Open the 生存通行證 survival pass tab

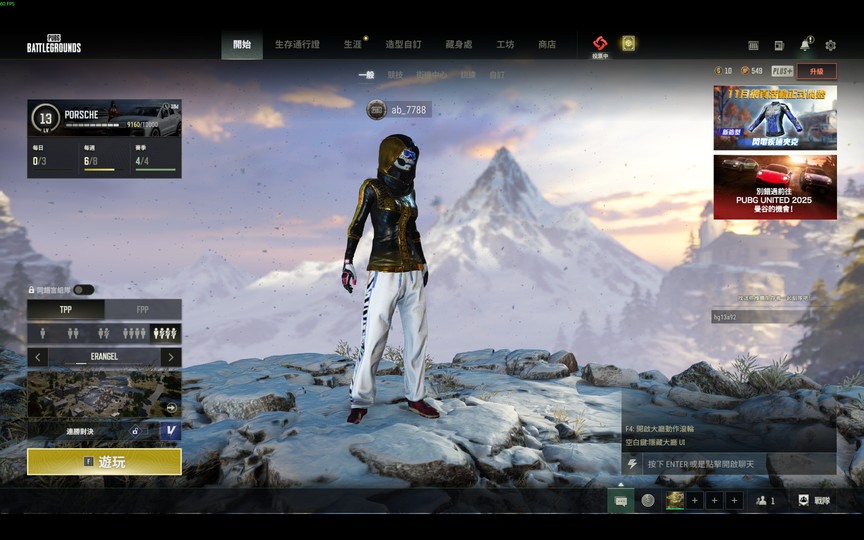pos(297,45)
